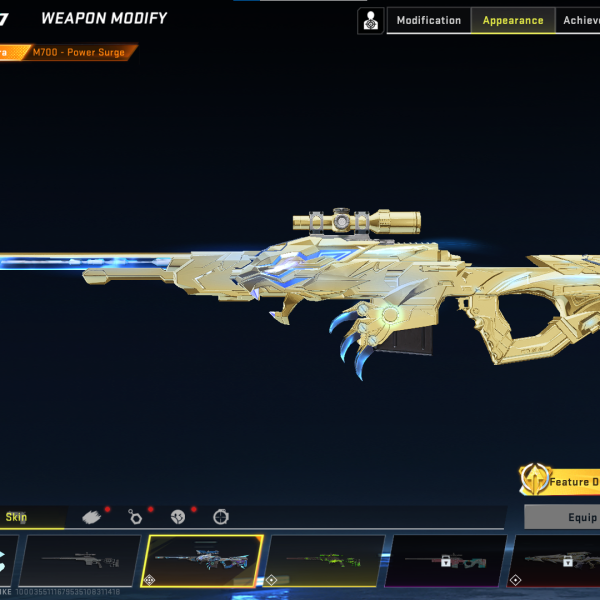Open the crosshair scope icon category
The image size is (600, 600).
tap(221, 517)
